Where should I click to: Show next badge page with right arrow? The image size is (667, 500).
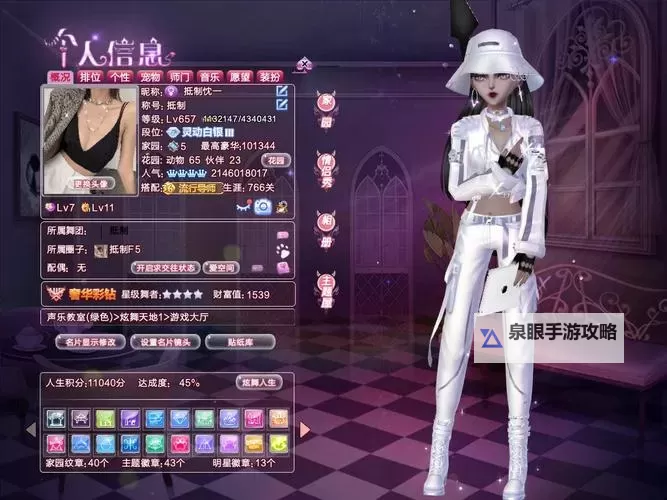click(x=304, y=429)
